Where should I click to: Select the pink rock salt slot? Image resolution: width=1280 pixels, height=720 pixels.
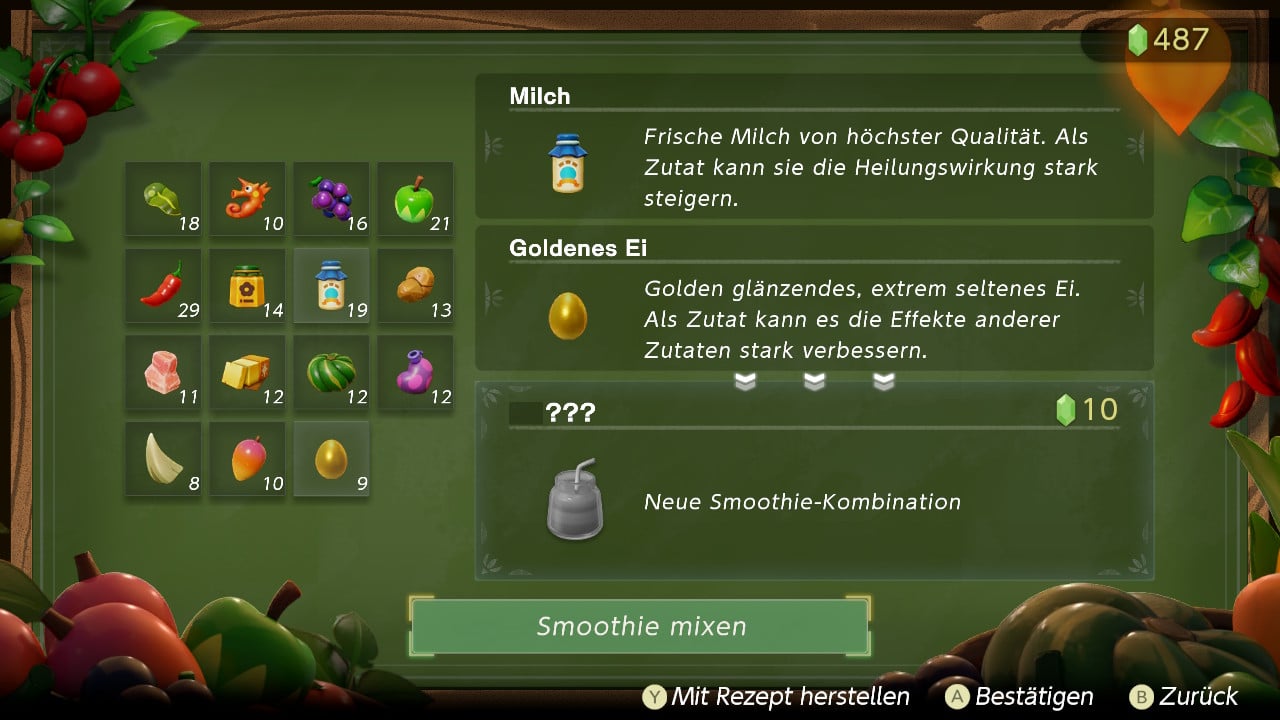pos(163,372)
